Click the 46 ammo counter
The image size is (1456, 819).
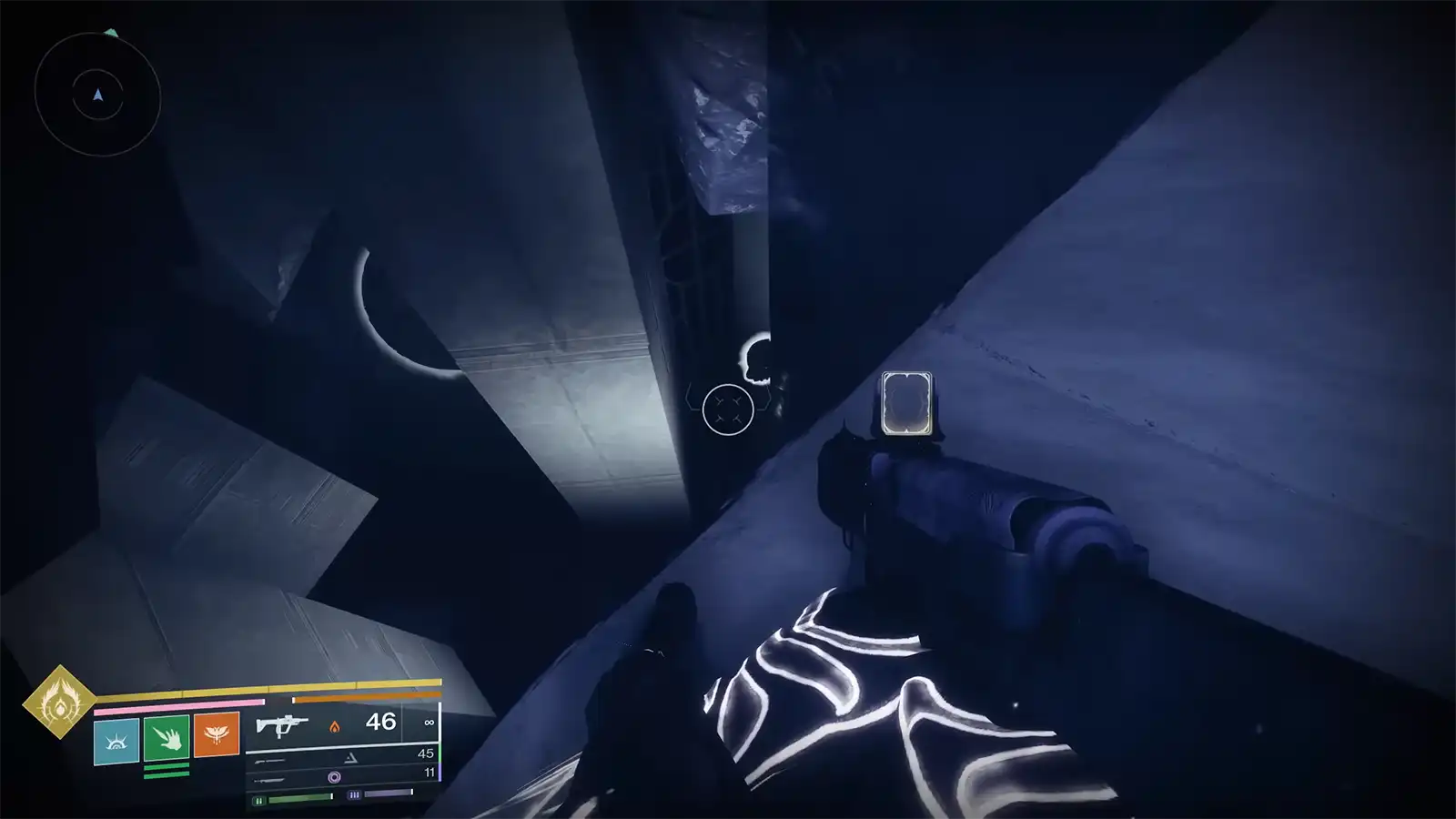[380, 722]
